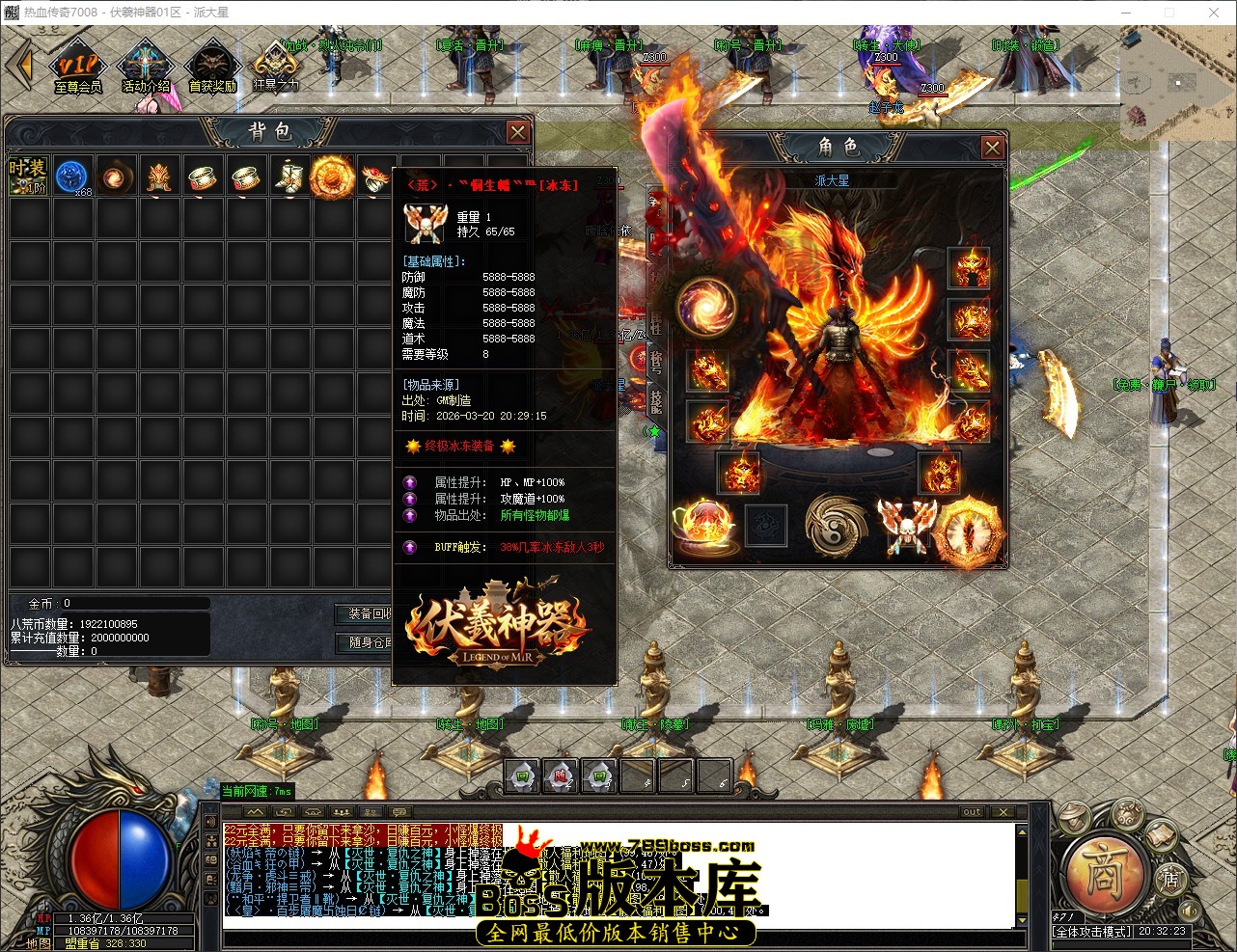
Task: Toggle the chat window with the out button
Action: coord(972,812)
